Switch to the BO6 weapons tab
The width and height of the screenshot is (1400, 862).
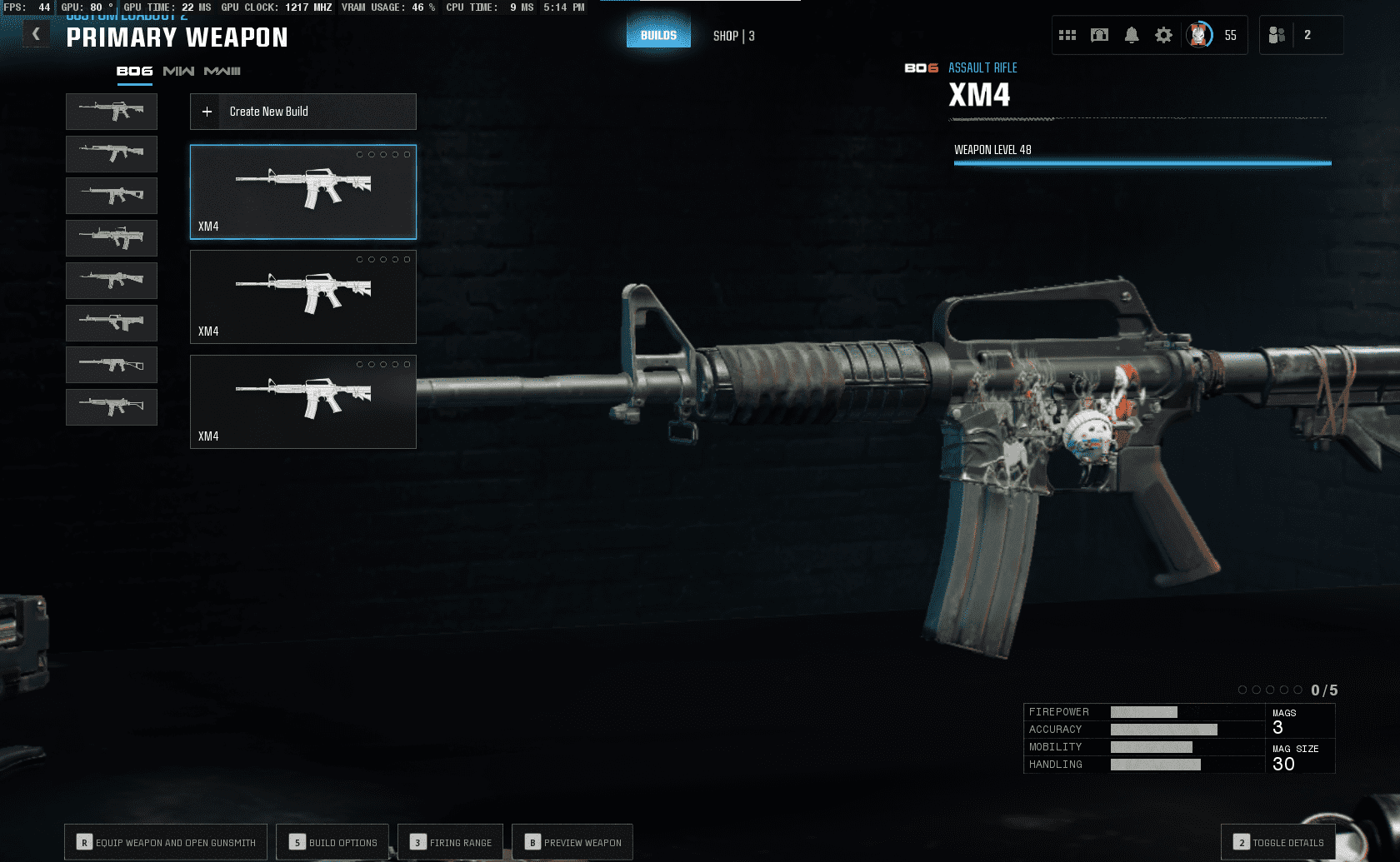tap(134, 72)
